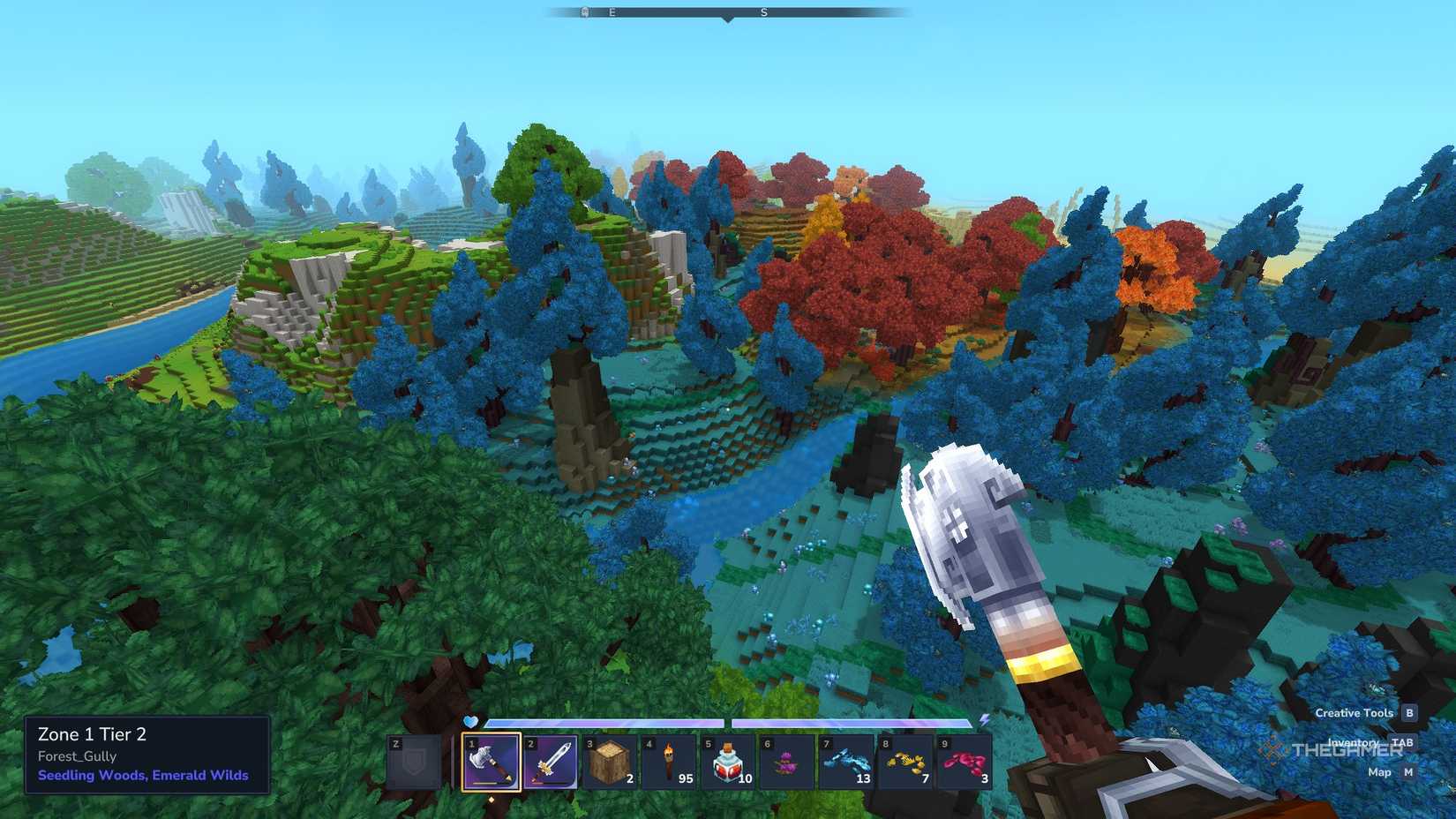Click the Zone 1 Tier 2 info panel

point(92,734)
